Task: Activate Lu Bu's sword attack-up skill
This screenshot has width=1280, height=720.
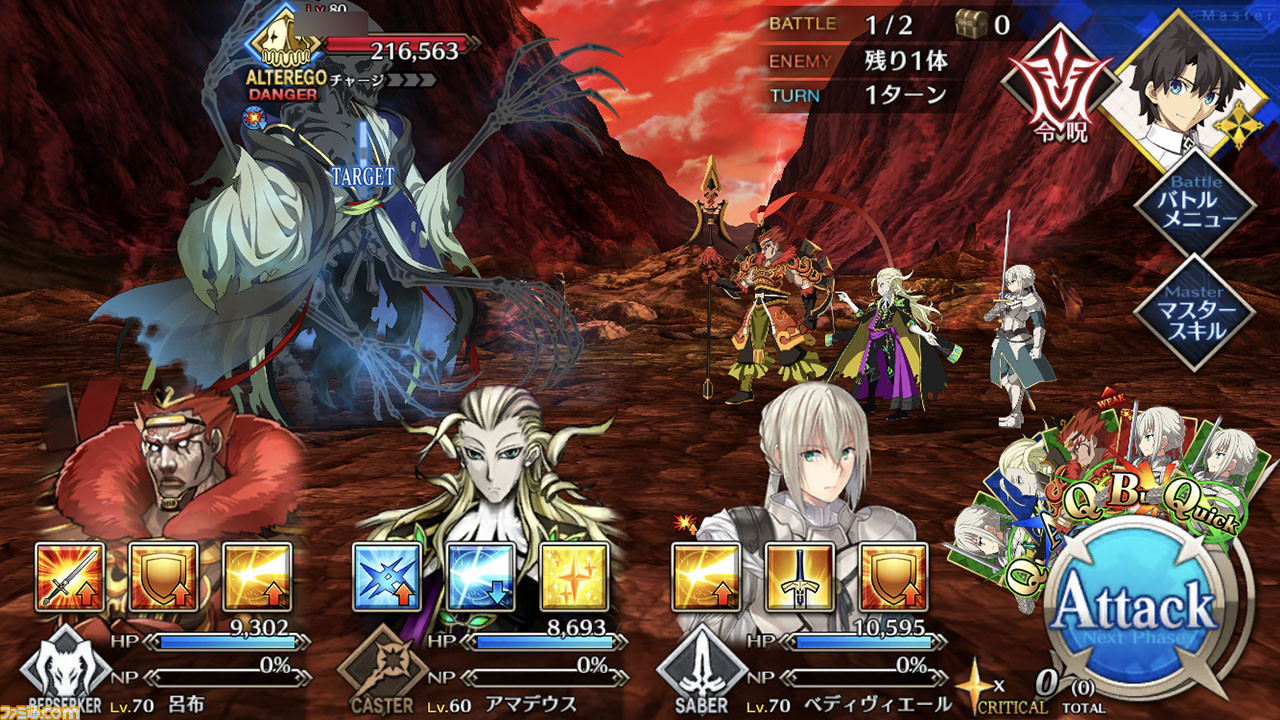Action: click(70, 577)
